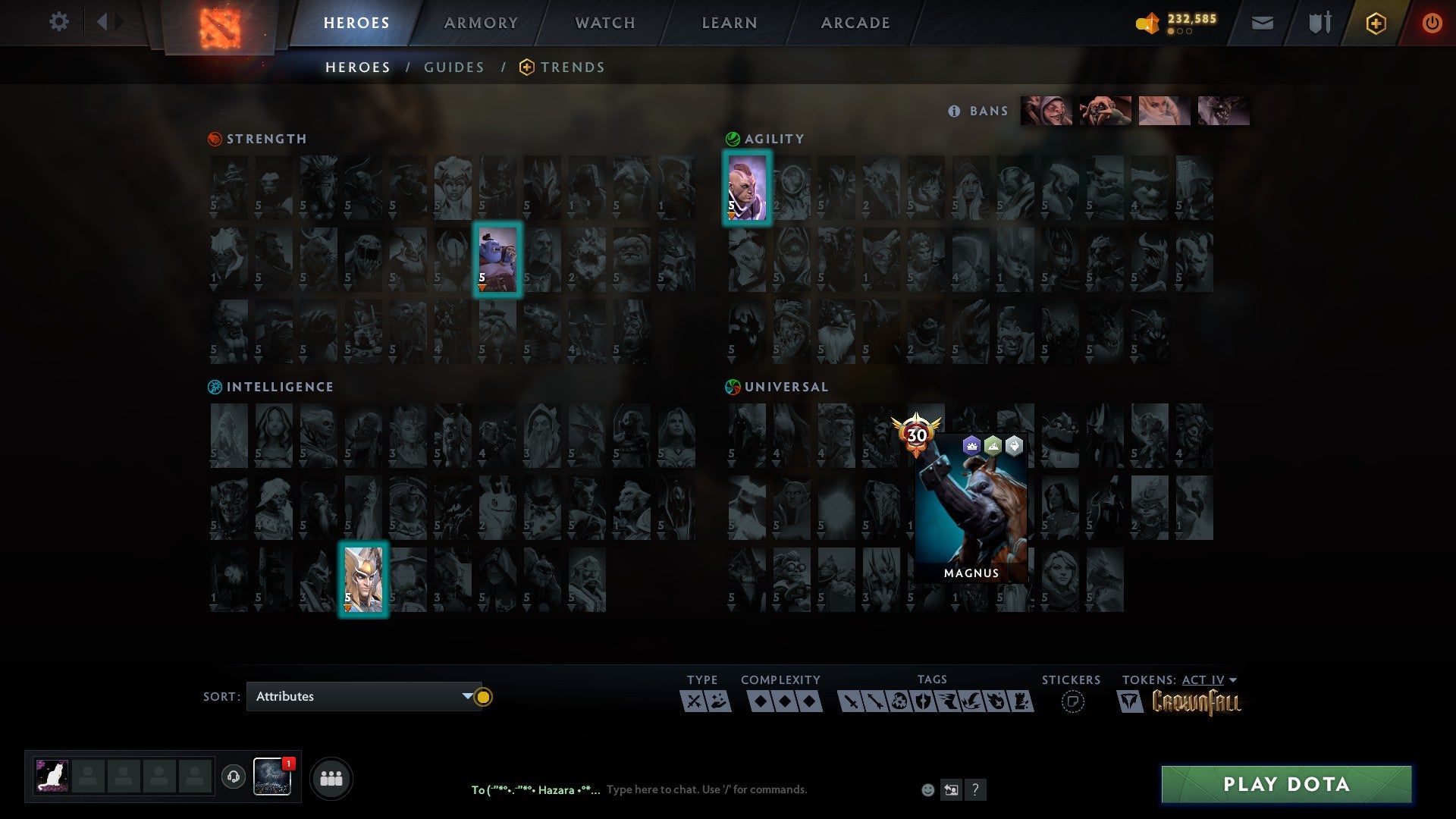Open the Armory shield and sword icon
Image resolution: width=1456 pixels, height=819 pixels.
click(x=1319, y=23)
